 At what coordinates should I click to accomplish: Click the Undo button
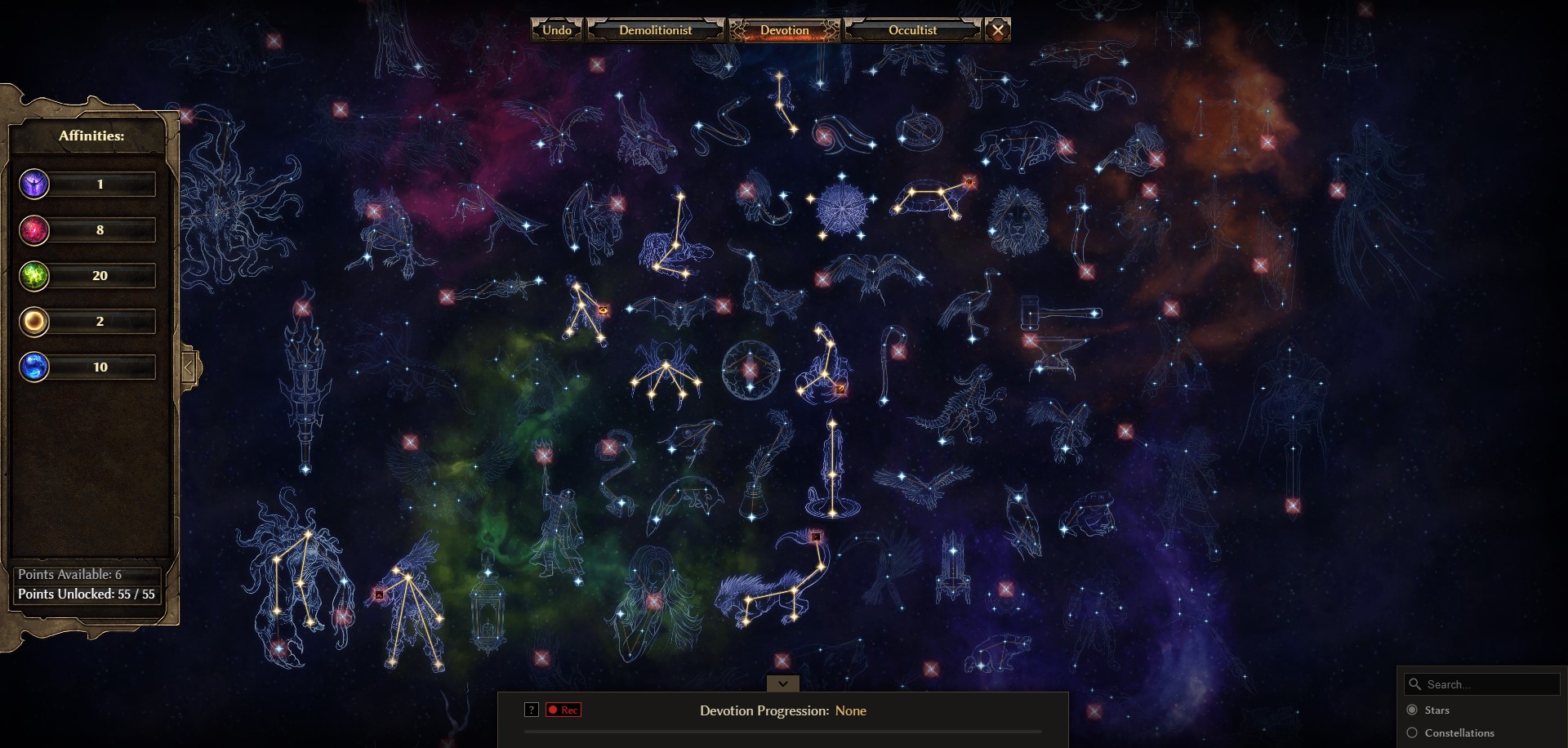[x=556, y=30]
